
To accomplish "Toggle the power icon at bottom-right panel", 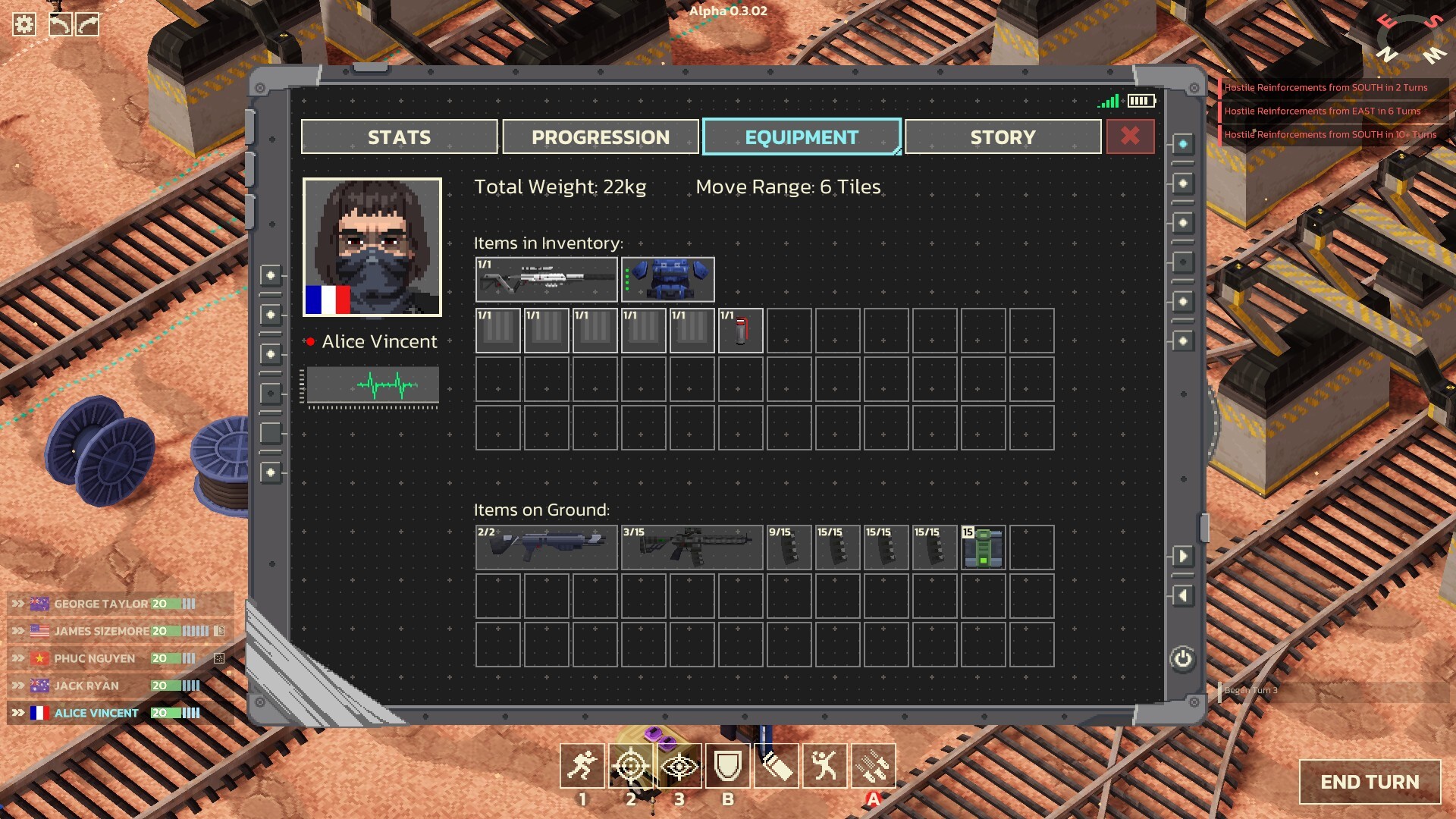I will (x=1181, y=659).
